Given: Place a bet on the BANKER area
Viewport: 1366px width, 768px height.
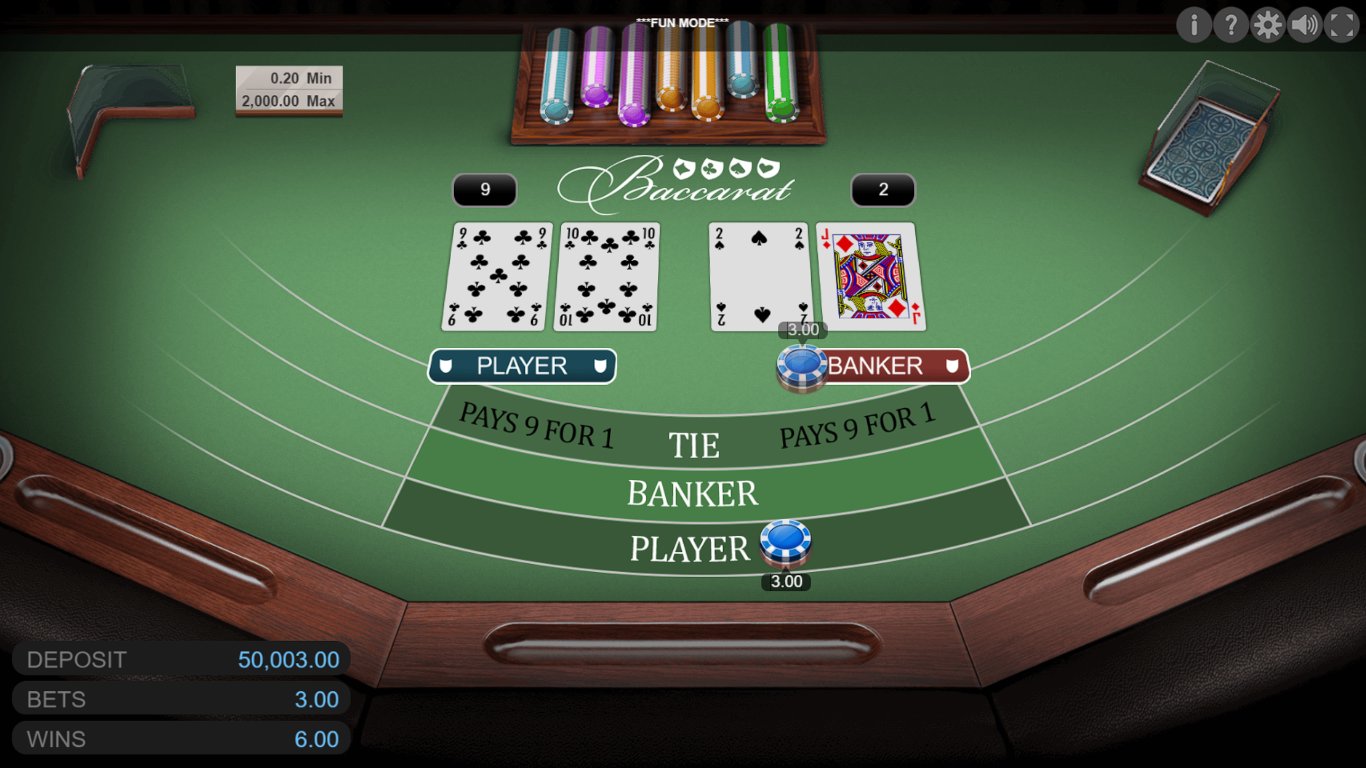Looking at the screenshot, I should [693, 493].
